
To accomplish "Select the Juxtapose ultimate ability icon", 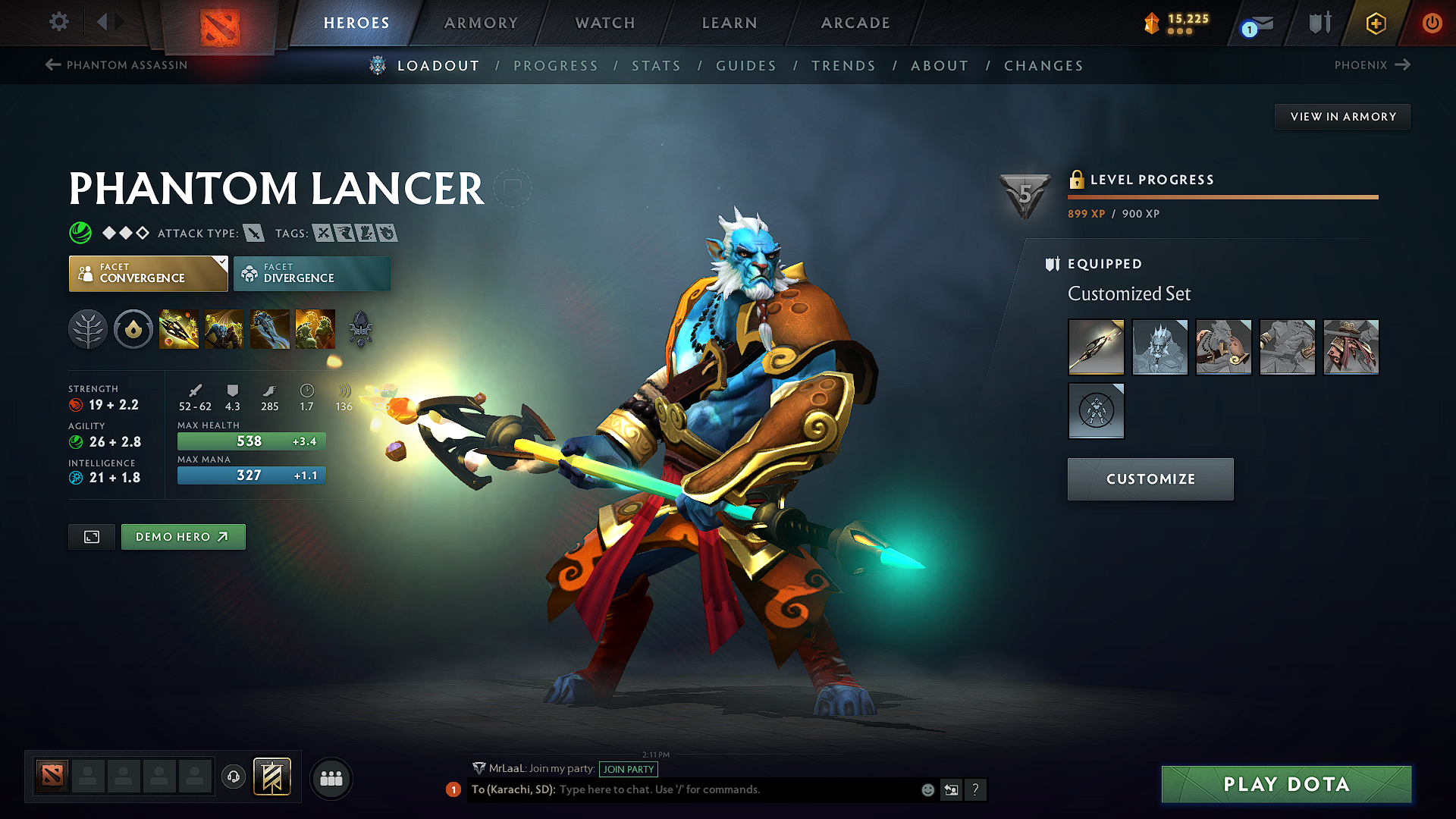I will click(x=315, y=329).
